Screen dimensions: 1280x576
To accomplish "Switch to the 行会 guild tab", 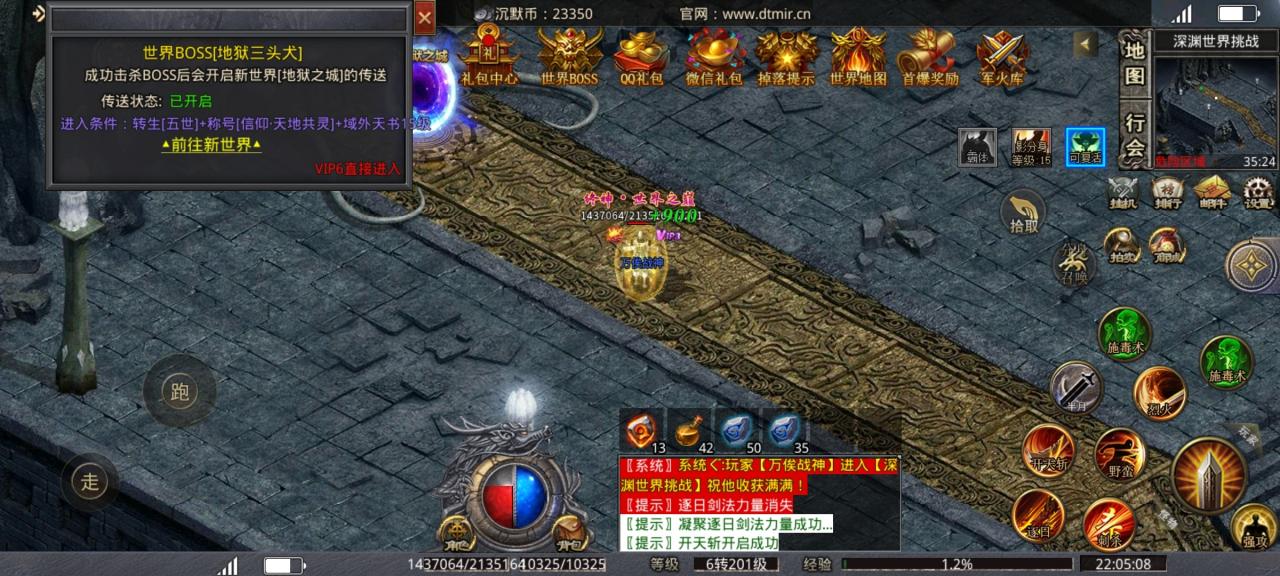I will 1134,136.
